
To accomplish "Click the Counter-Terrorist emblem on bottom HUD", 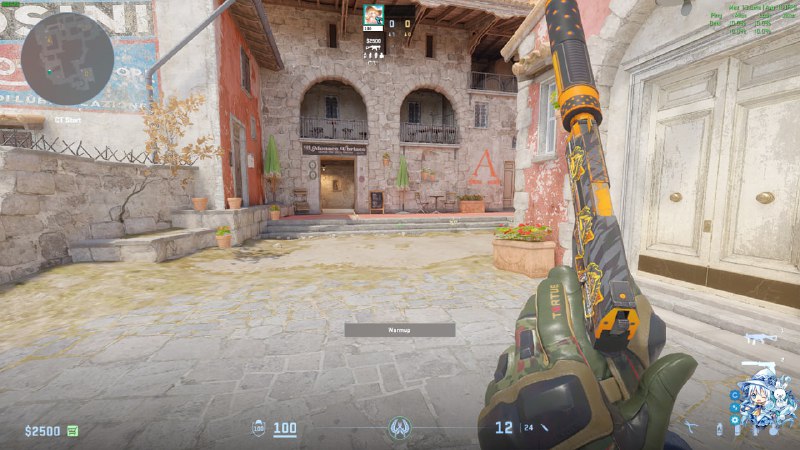I will (400, 428).
